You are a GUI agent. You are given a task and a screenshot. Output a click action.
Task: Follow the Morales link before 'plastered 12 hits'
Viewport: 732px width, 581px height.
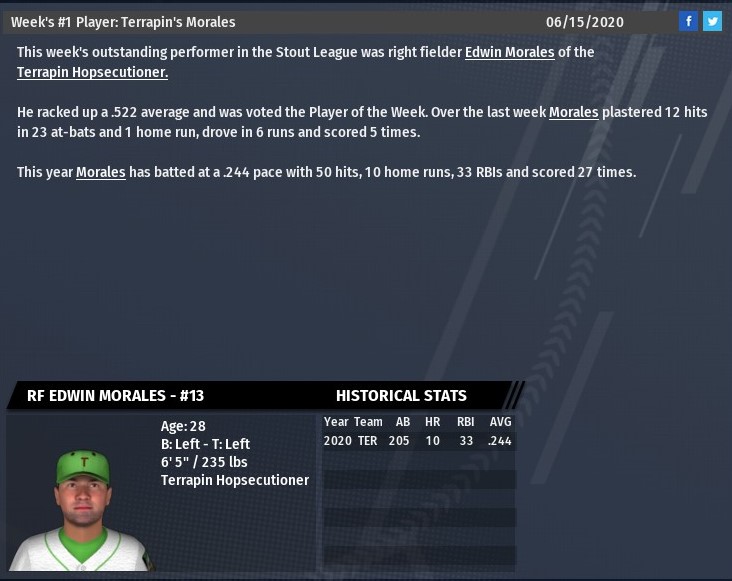[x=573, y=113]
